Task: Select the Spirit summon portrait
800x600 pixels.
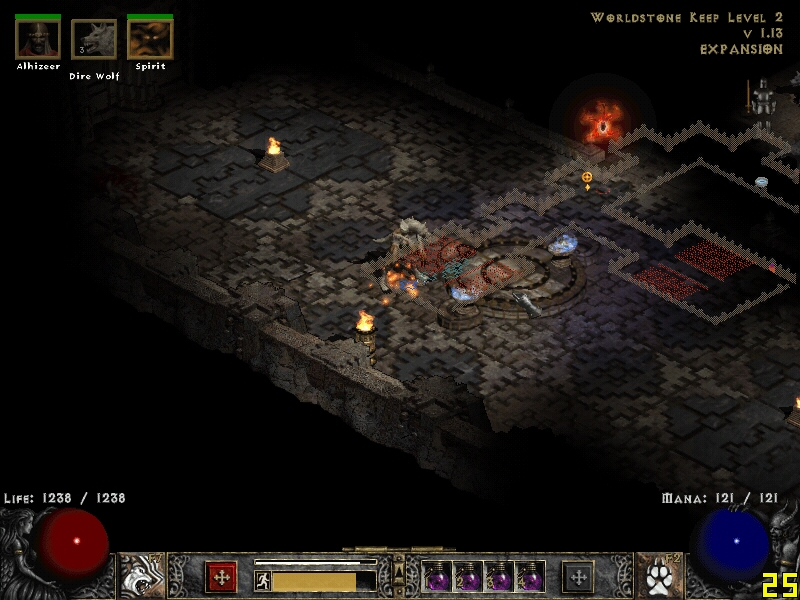Action: click(x=150, y=39)
